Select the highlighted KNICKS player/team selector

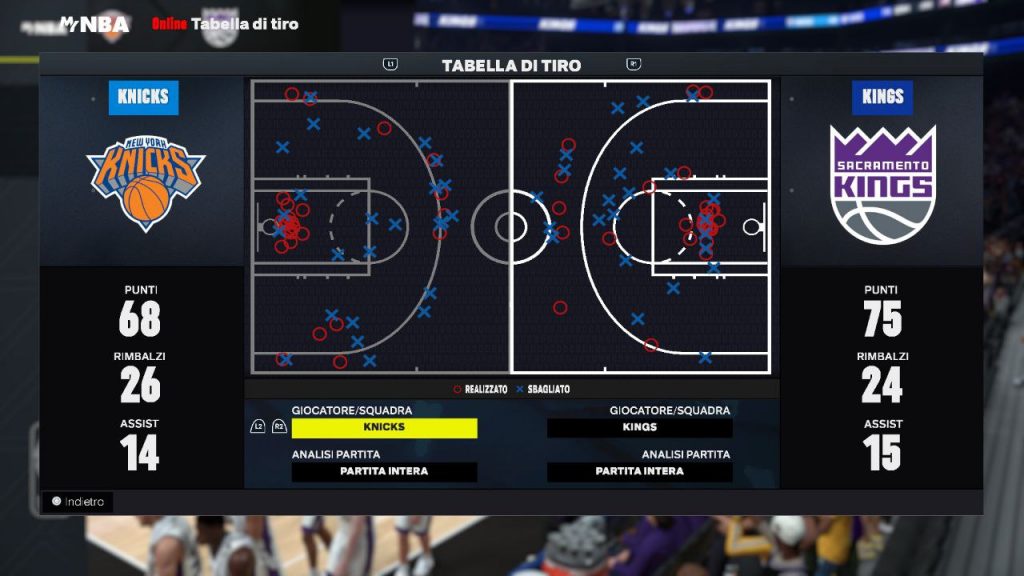pos(384,428)
